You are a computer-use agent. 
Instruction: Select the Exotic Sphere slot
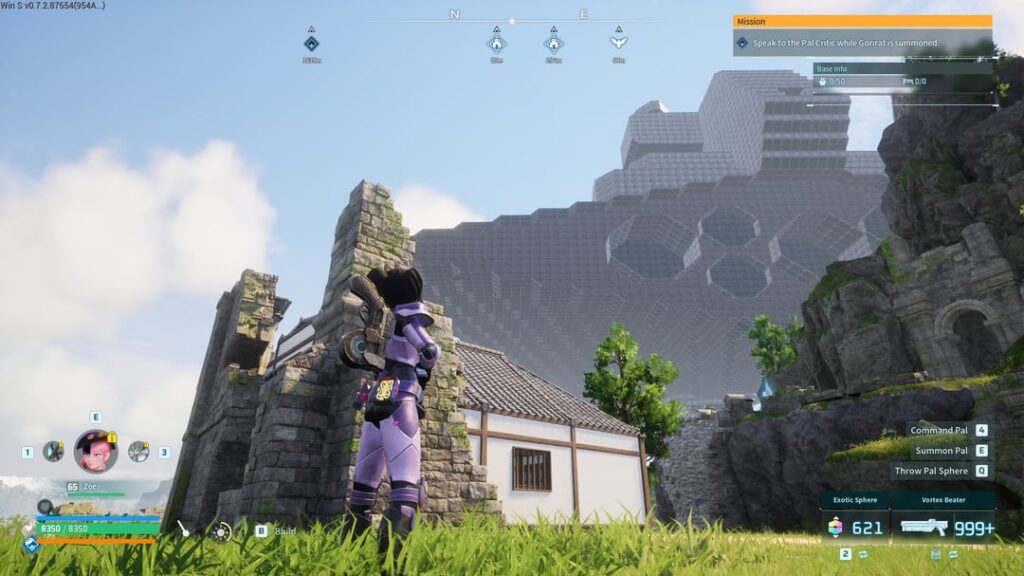point(857,526)
